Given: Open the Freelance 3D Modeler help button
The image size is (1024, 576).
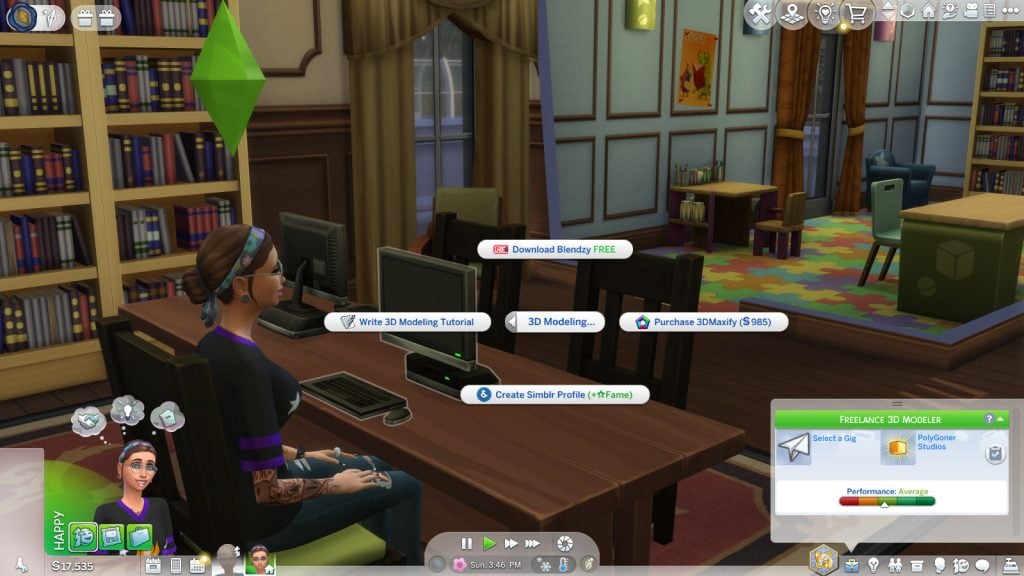Looking at the screenshot, I should pyautogui.click(x=989, y=419).
